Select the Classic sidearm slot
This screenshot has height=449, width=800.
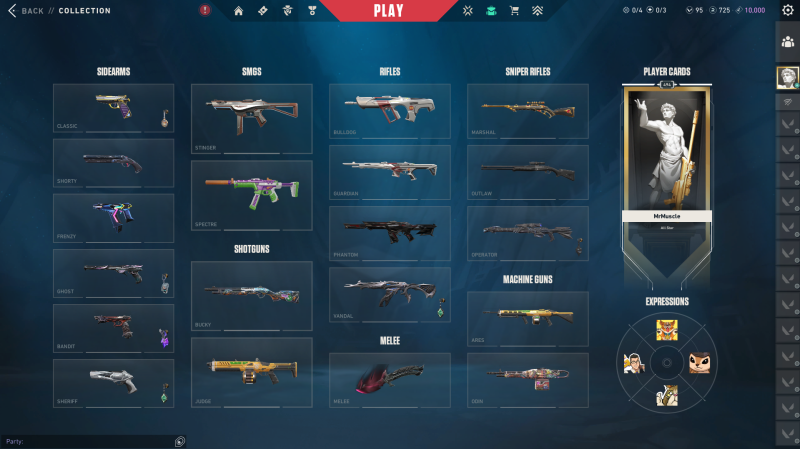[113, 108]
